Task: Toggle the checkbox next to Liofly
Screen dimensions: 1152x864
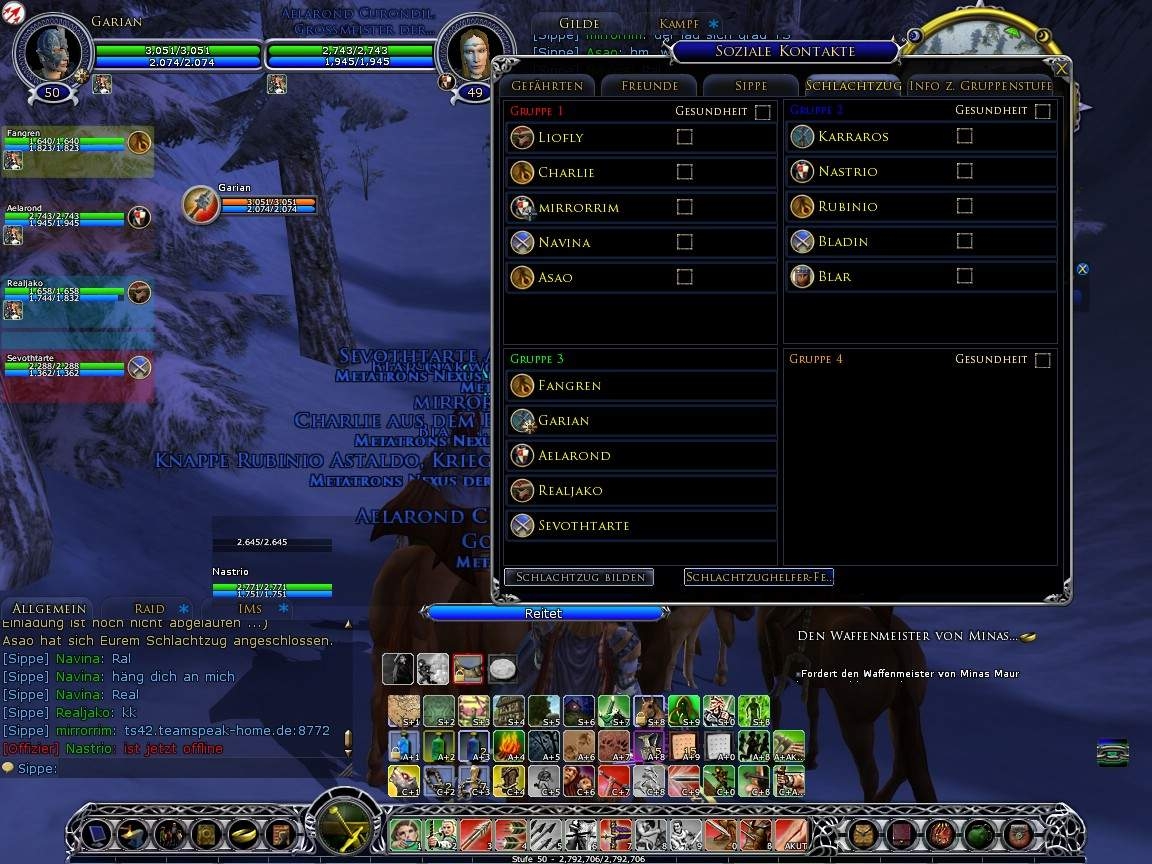Action: [x=684, y=137]
